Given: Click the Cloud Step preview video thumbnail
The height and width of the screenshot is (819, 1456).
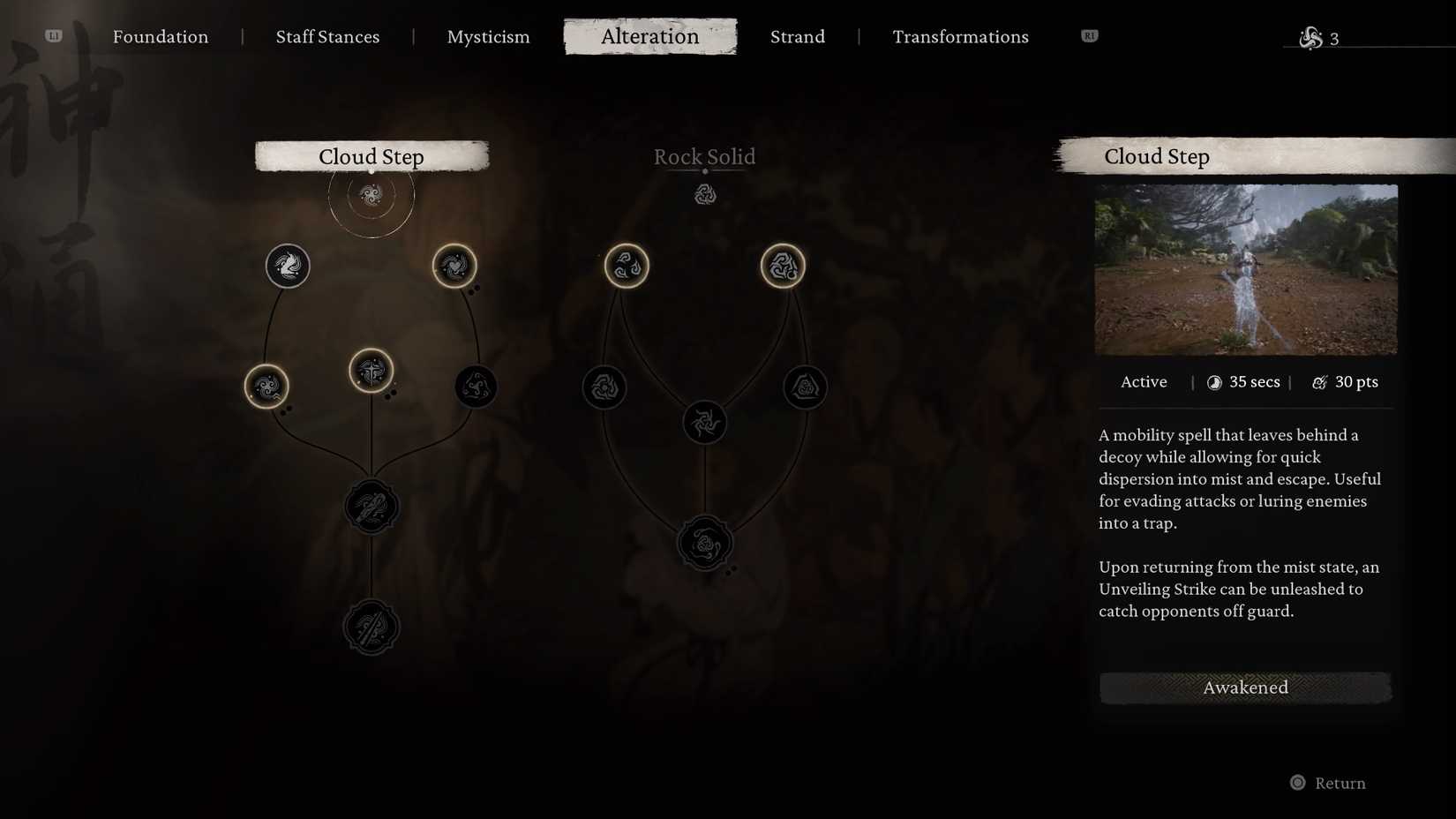Looking at the screenshot, I should coord(1246,269).
